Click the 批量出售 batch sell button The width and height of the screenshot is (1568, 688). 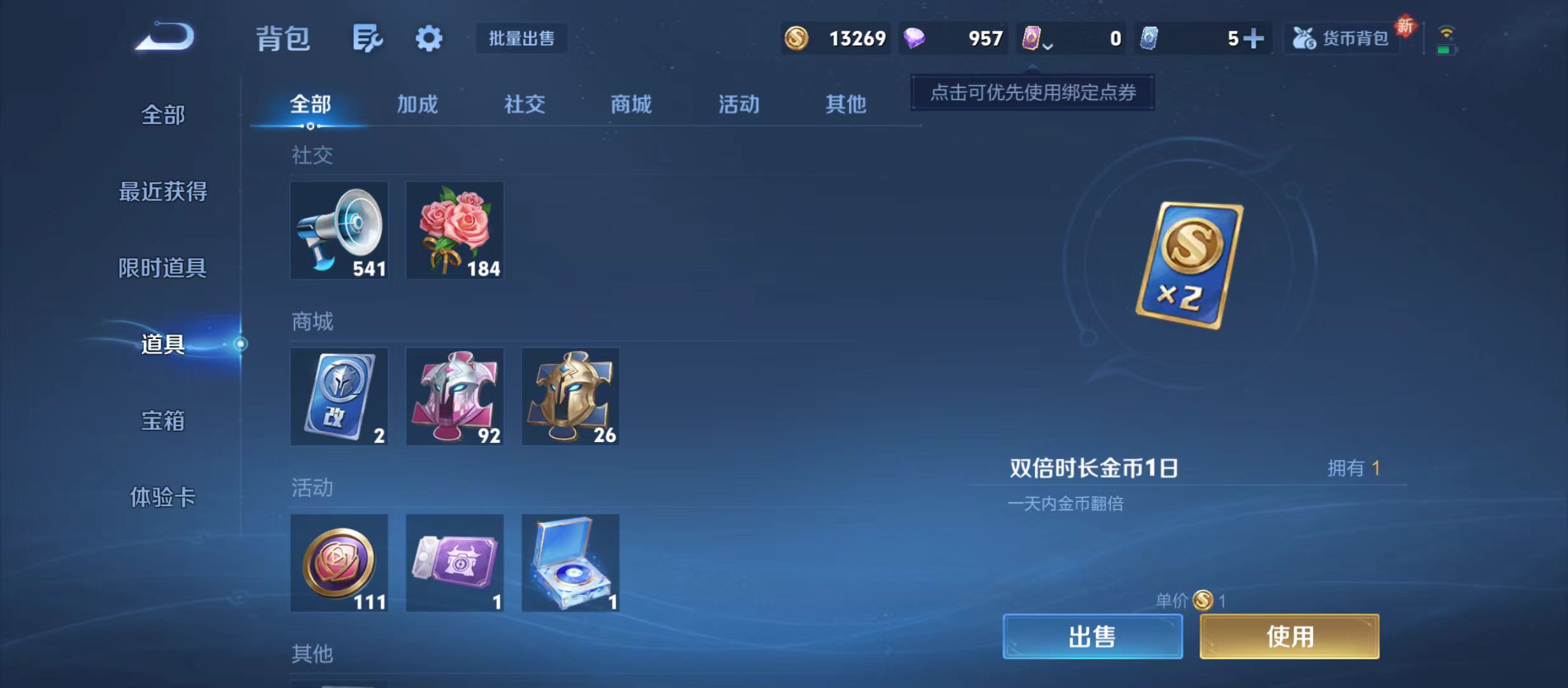pyautogui.click(x=521, y=39)
